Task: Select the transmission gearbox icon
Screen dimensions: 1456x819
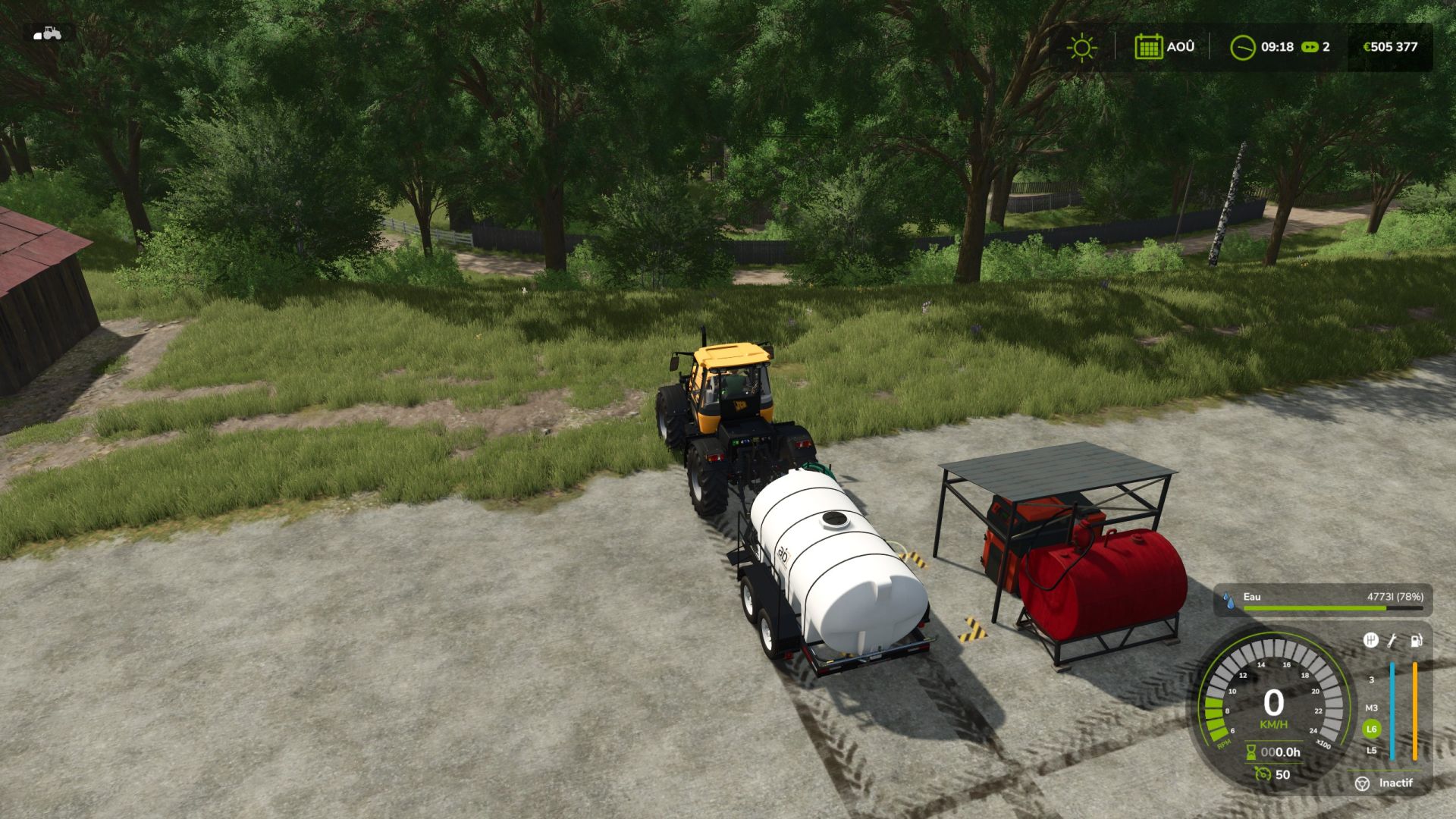Action: 1371,641
